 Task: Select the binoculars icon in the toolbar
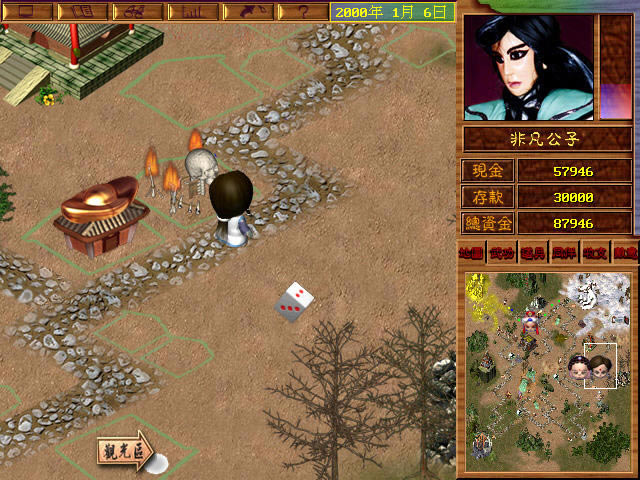[x=136, y=12]
